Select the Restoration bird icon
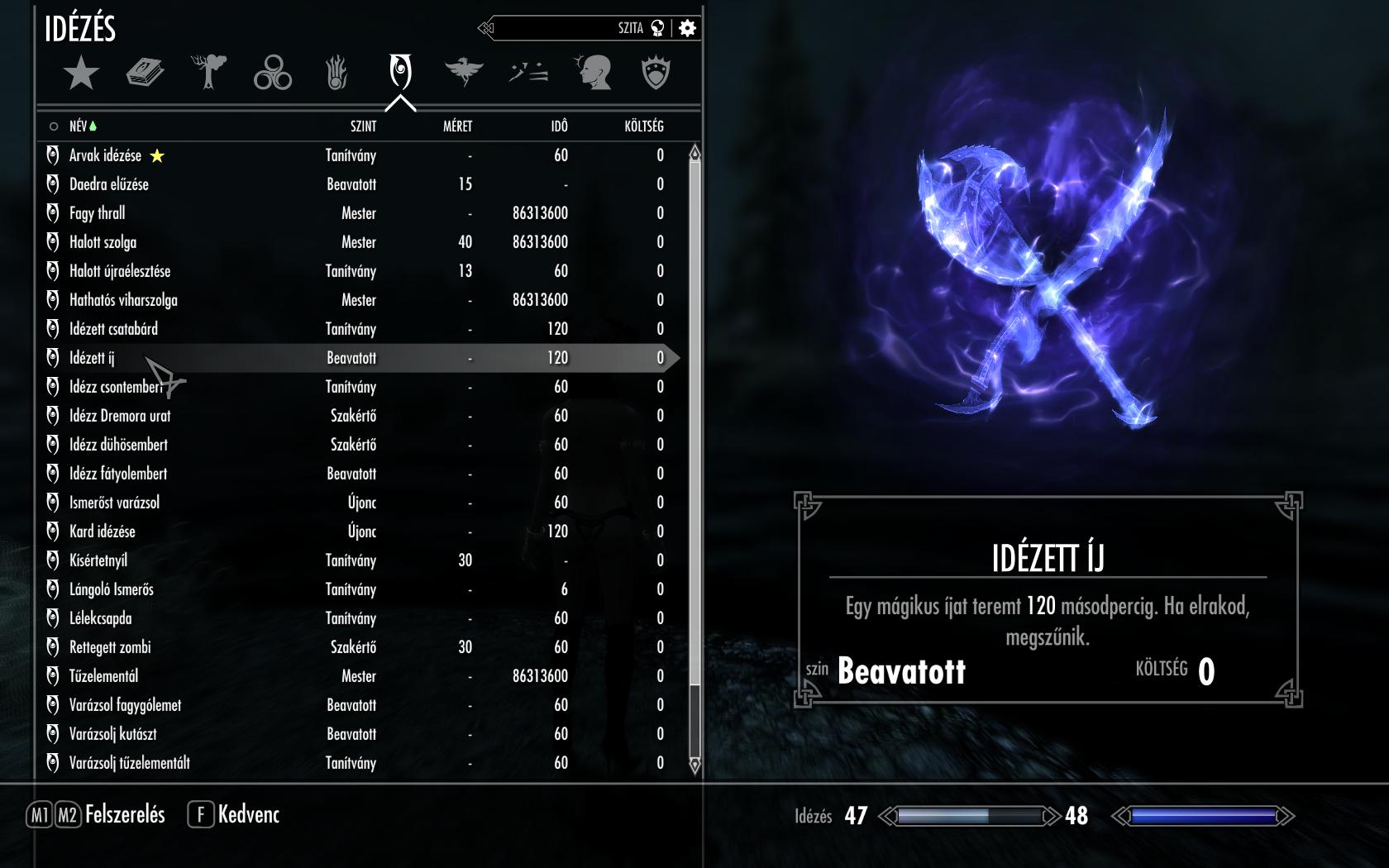Viewport: 1389px width, 868px height. coord(465,72)
